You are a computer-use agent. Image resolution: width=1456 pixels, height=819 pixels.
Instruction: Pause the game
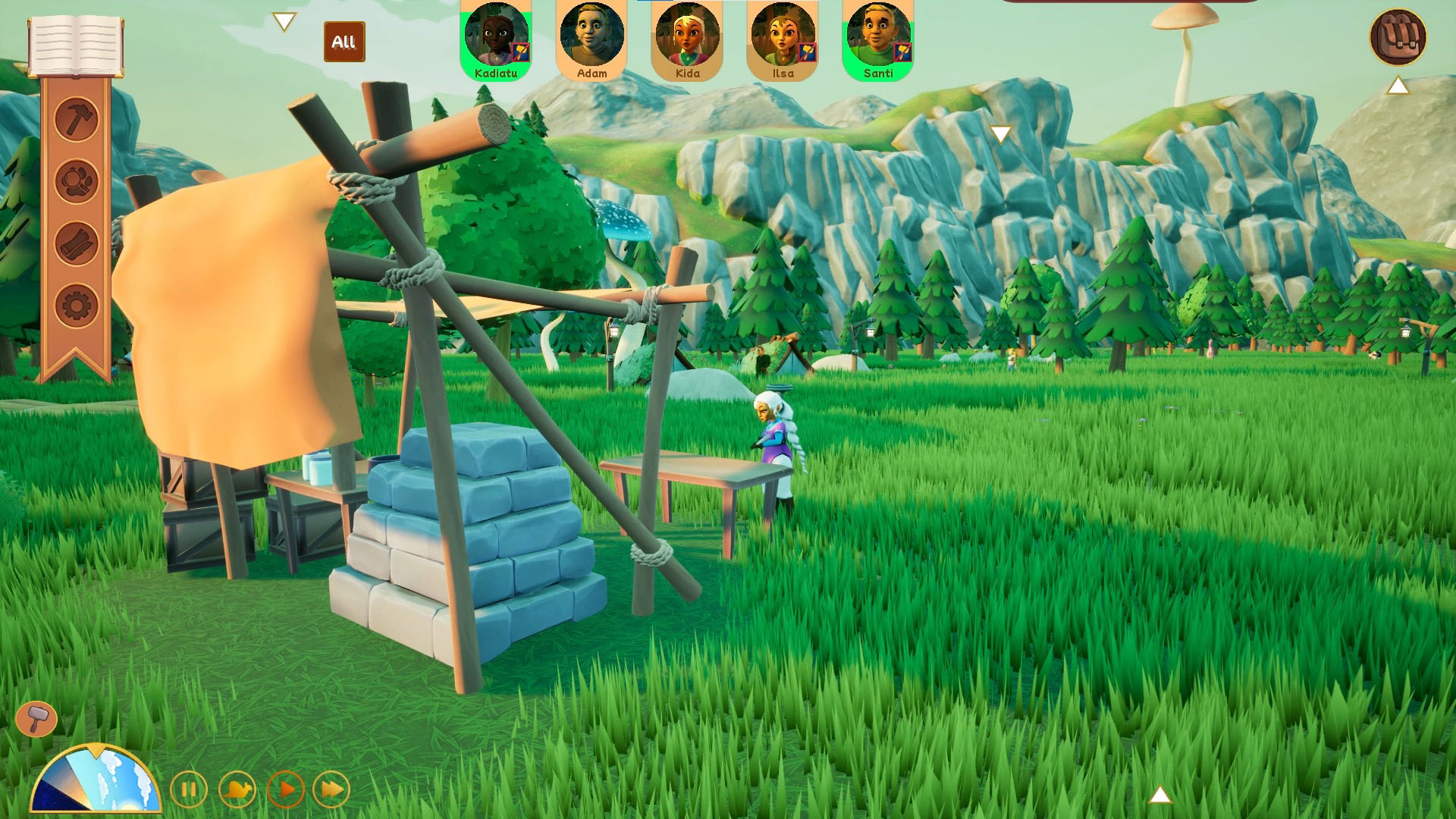(x=189, y=789)
